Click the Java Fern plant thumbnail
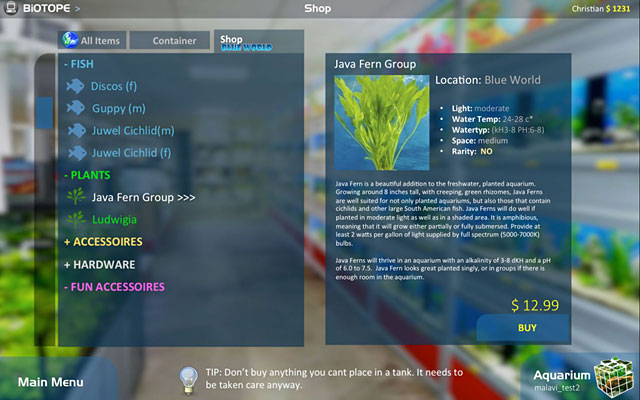The width and height of the screenshot is (640, 400). click(x=383, y=123)
